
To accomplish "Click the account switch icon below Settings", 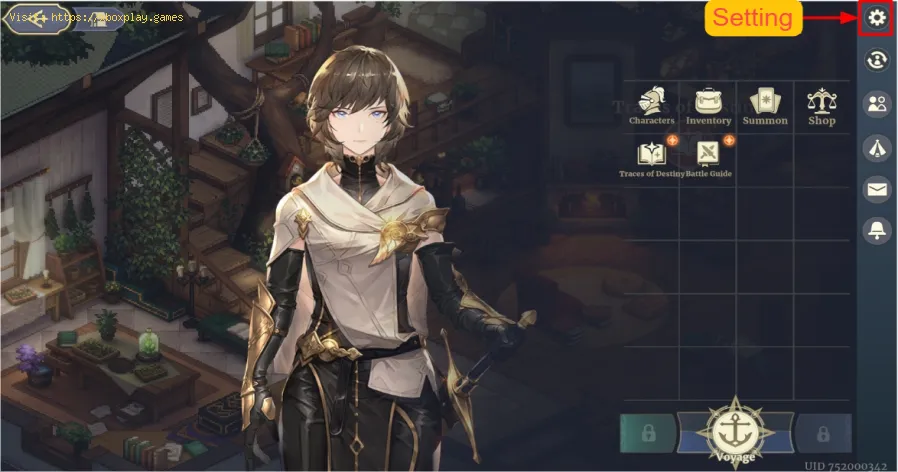I will coord(877,61).
